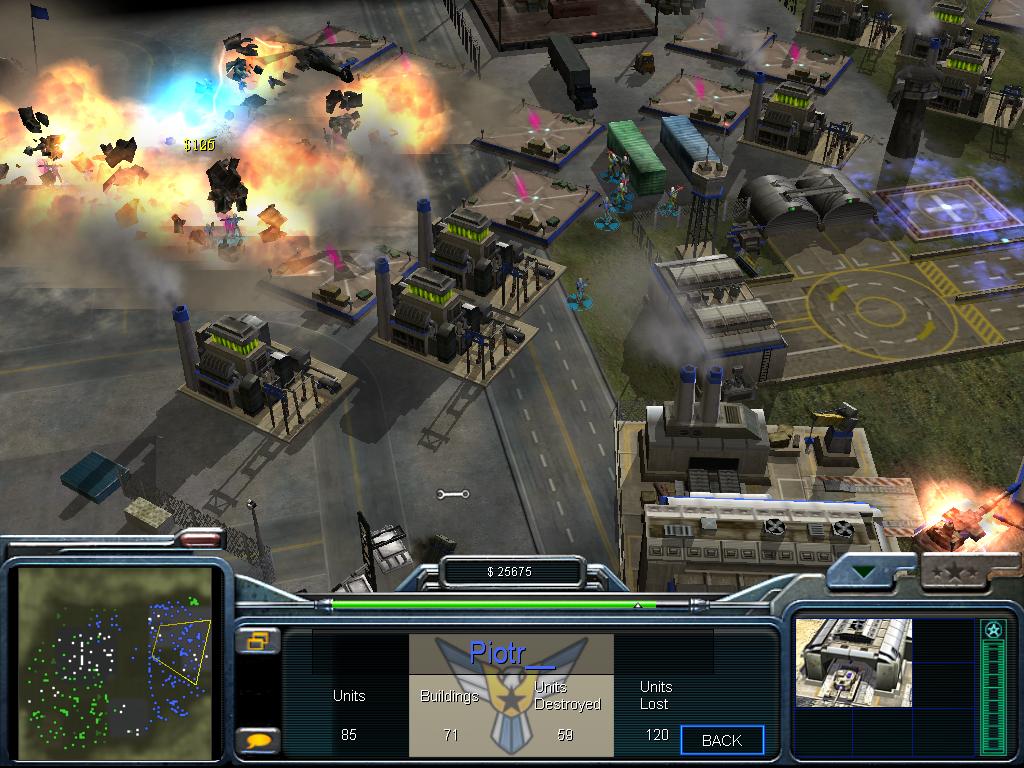
Task: Select the building portrait thumbnail
Action: [853, 661]
